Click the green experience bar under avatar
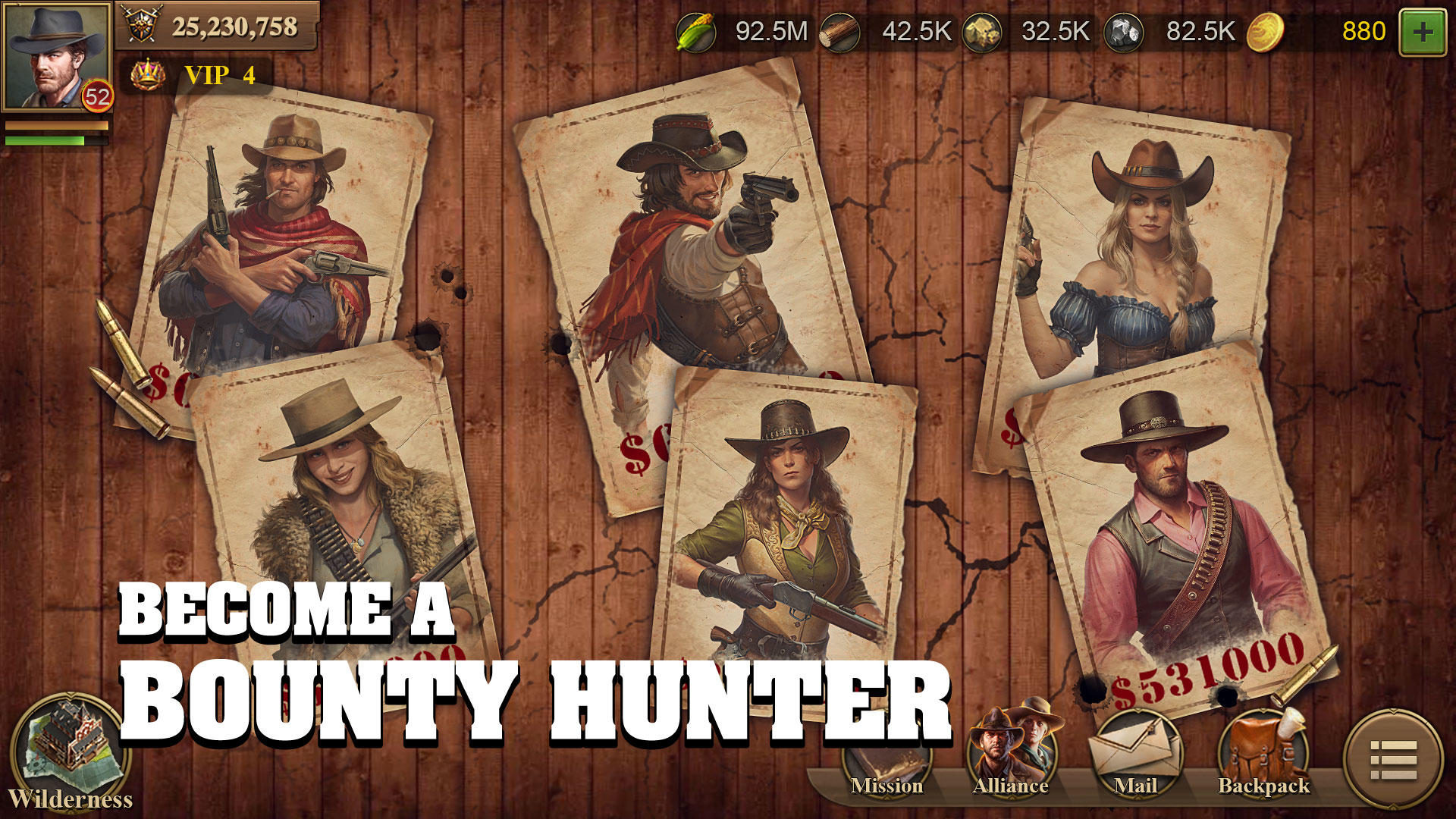Viewport: 1456px width, 819px height. click(x=57, y=140)
